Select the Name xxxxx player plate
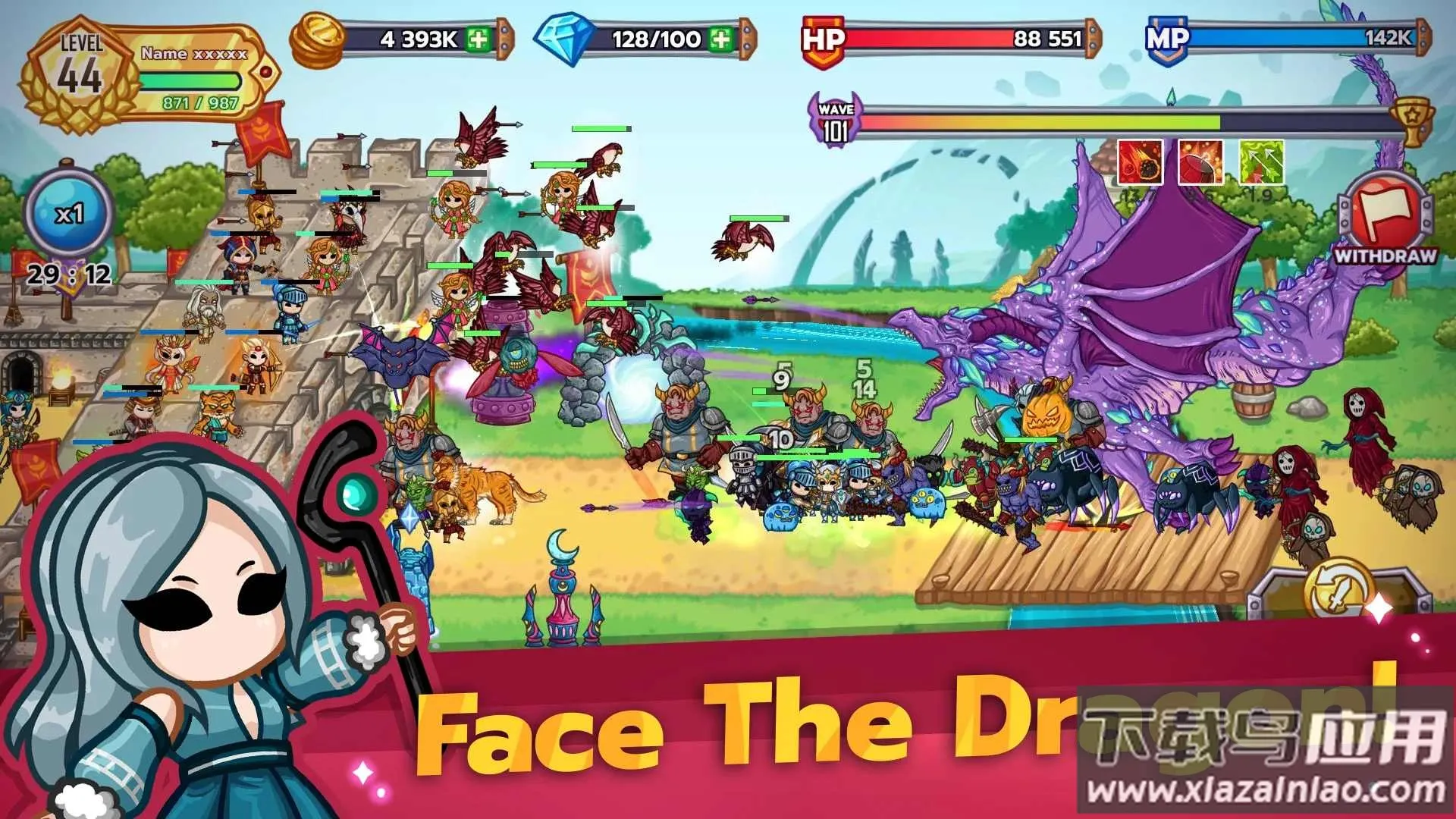1456x819 pixels. [193, 53]
